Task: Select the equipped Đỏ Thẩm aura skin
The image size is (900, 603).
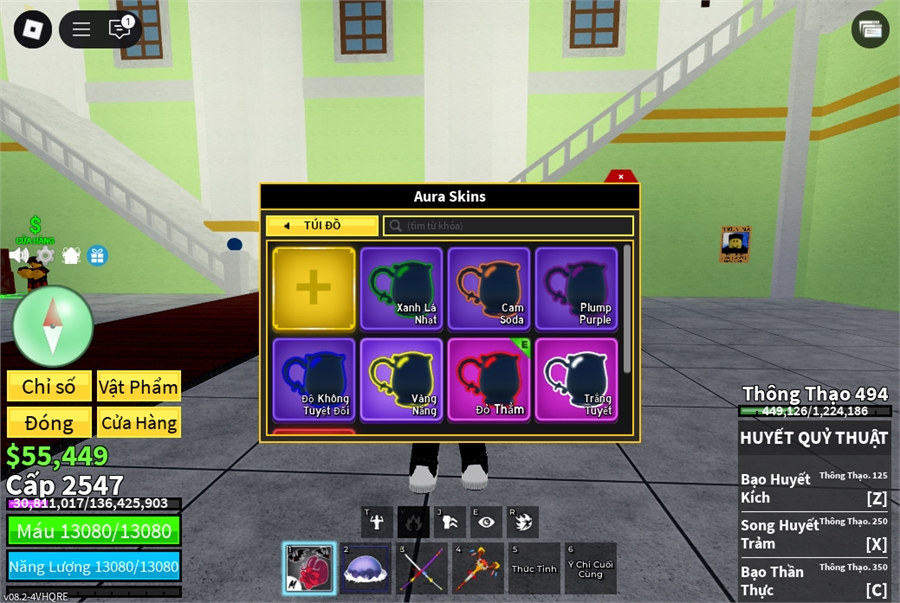Action: 488,379
